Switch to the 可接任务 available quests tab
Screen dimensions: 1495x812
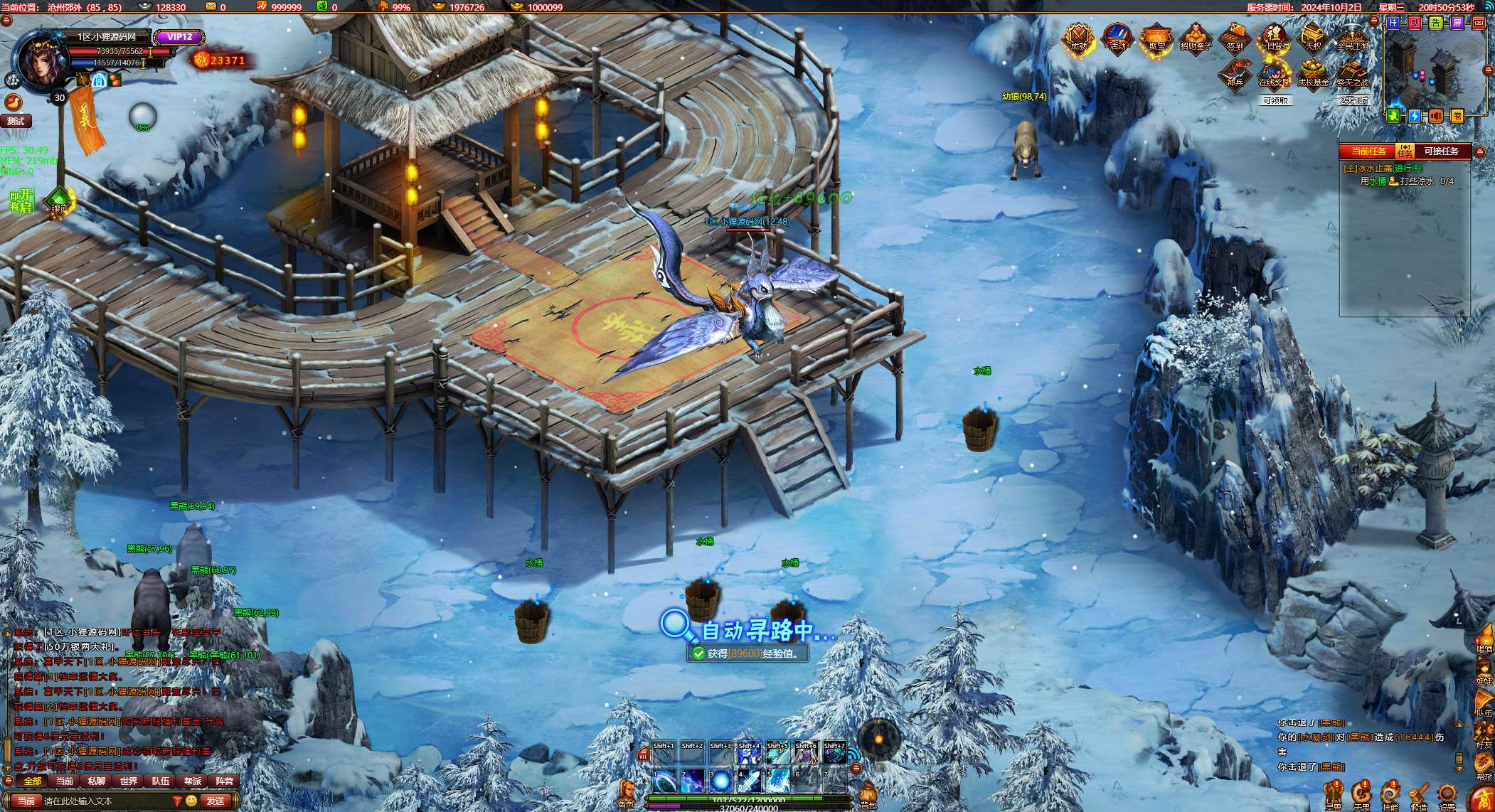1441,151
